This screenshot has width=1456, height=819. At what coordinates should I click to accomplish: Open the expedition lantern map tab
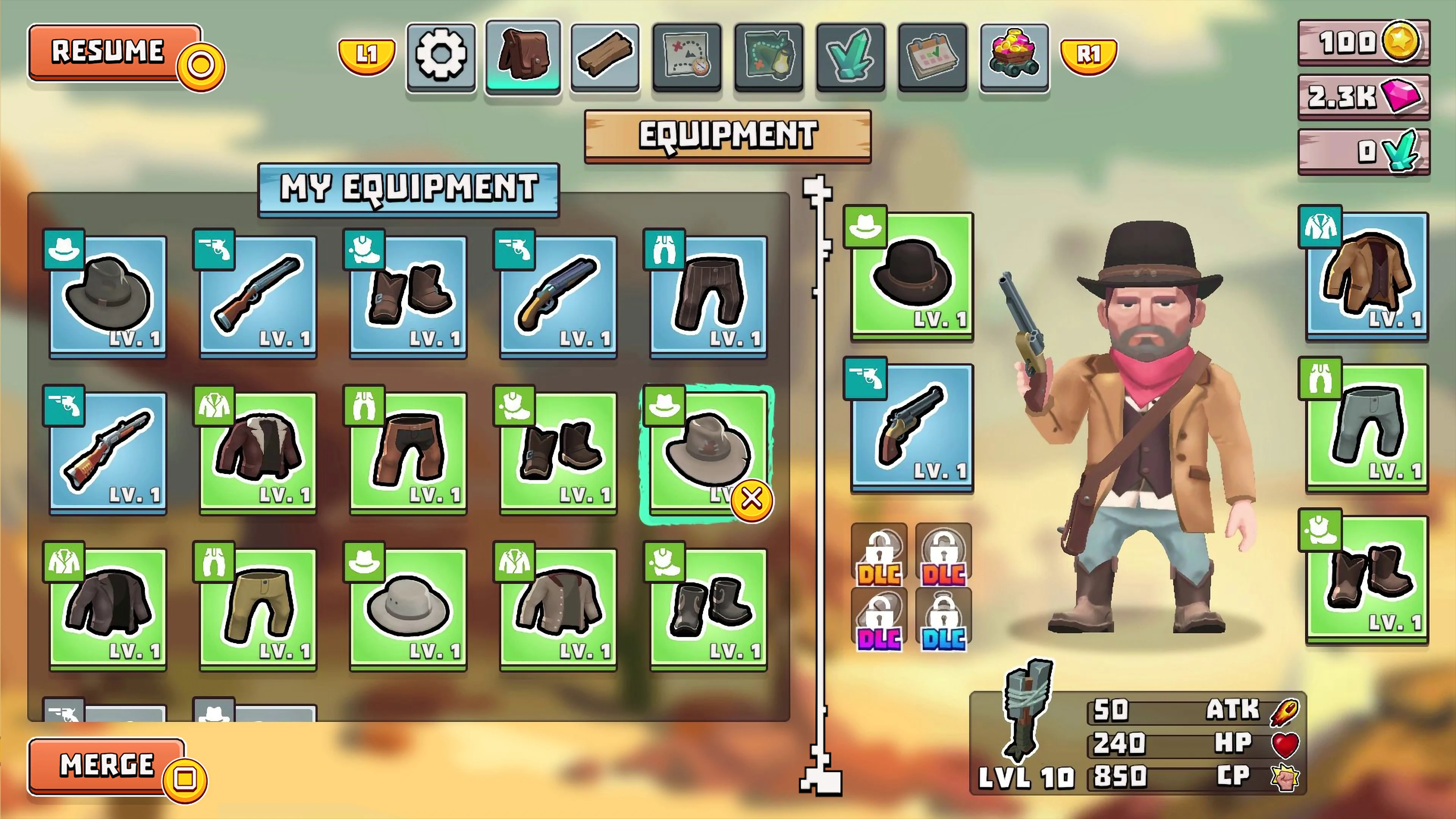click(x=768, y=55)
